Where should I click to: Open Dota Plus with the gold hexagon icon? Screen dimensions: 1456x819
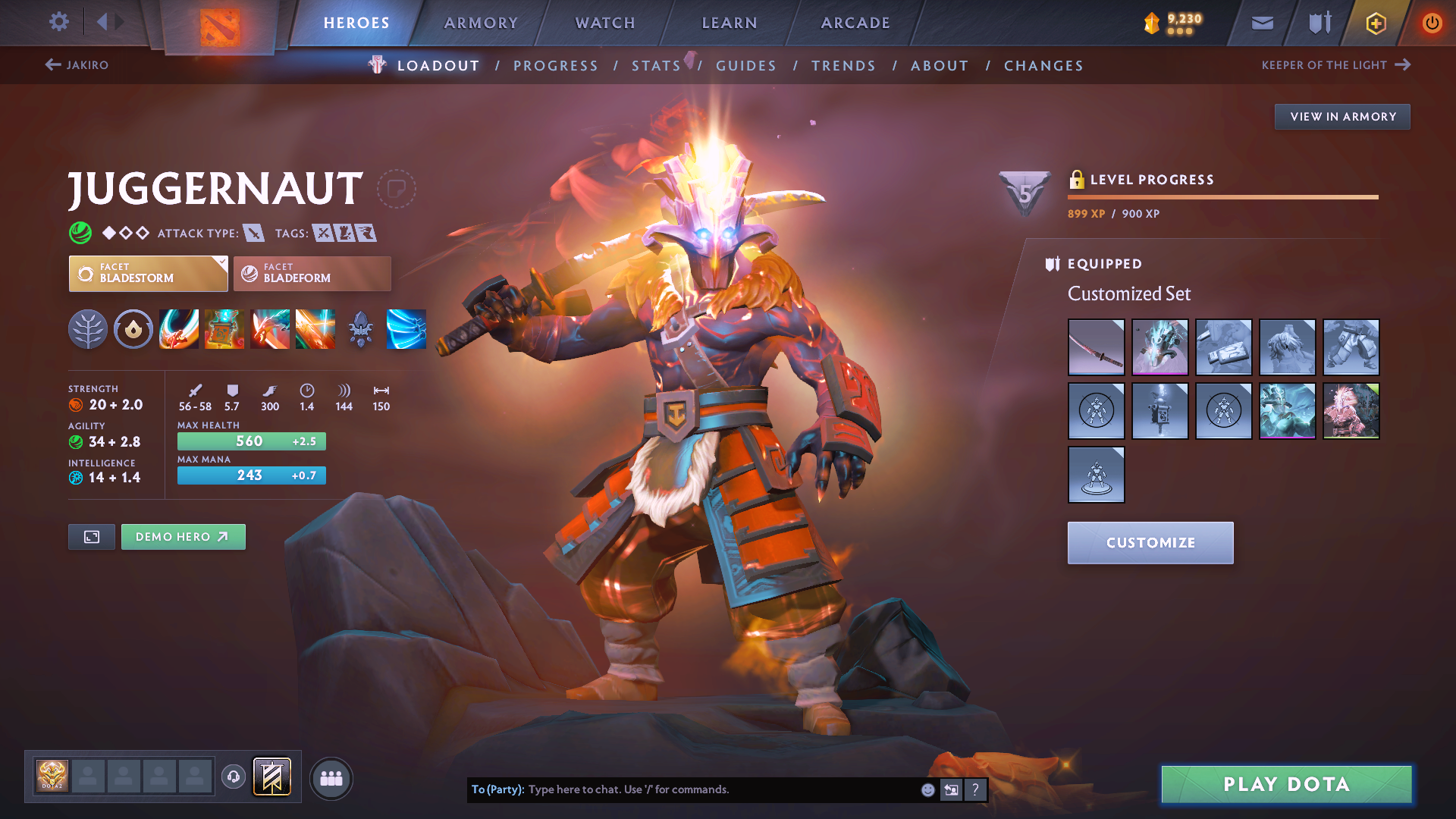pos(1375,23)
